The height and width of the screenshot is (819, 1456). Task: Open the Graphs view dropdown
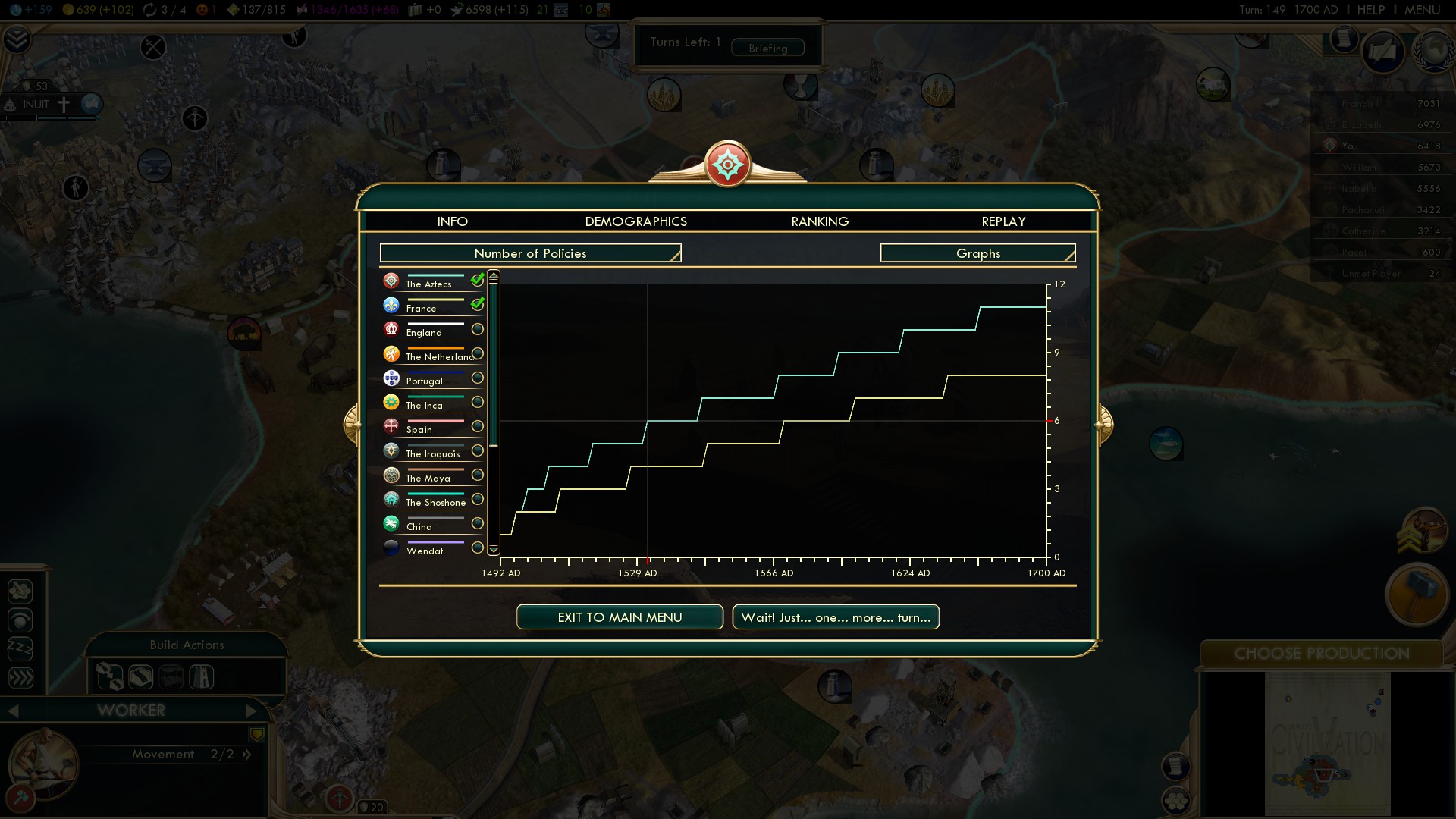click(x=977, y=253)
